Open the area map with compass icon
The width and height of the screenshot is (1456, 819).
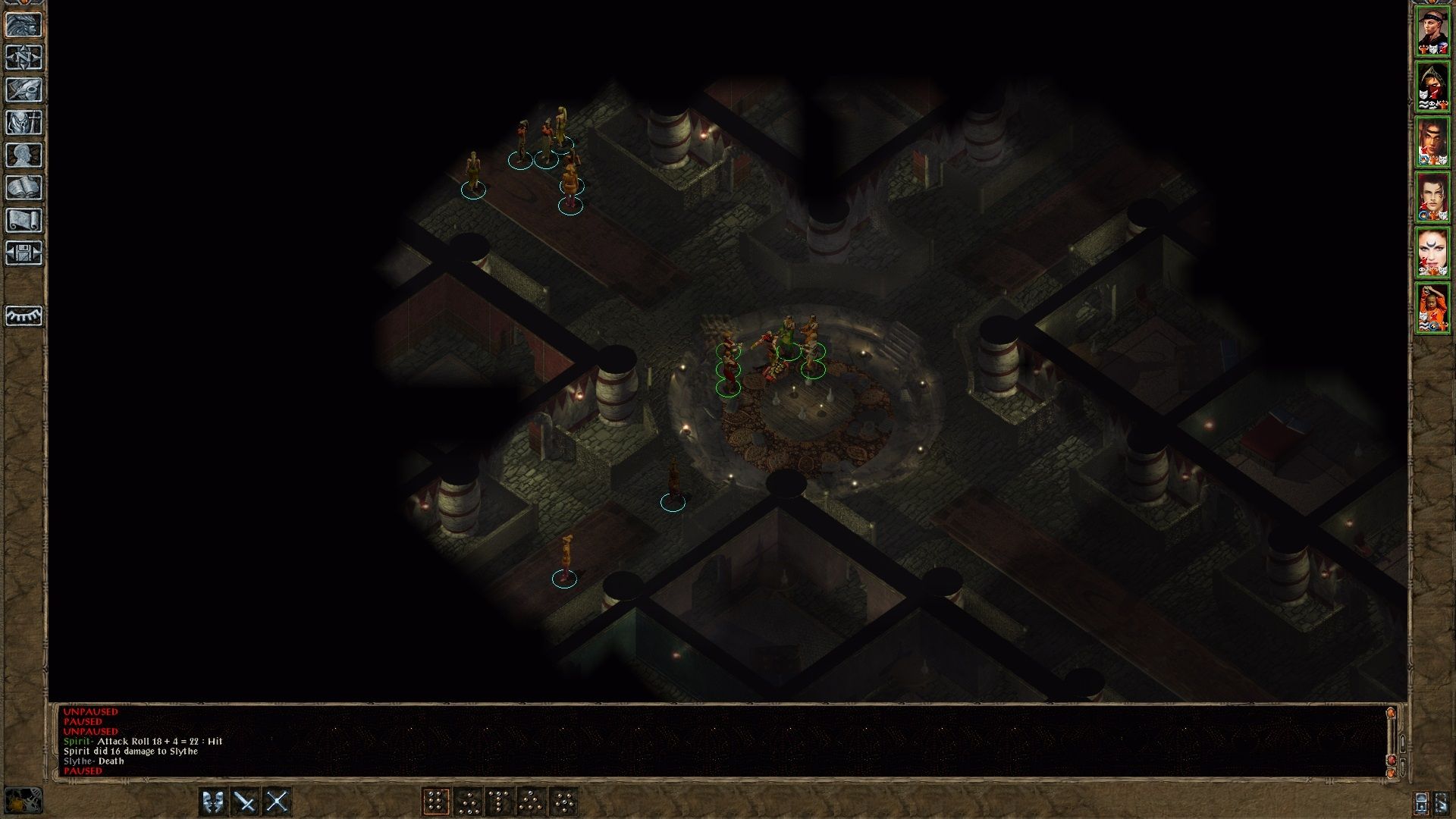(x=24, y=58)
